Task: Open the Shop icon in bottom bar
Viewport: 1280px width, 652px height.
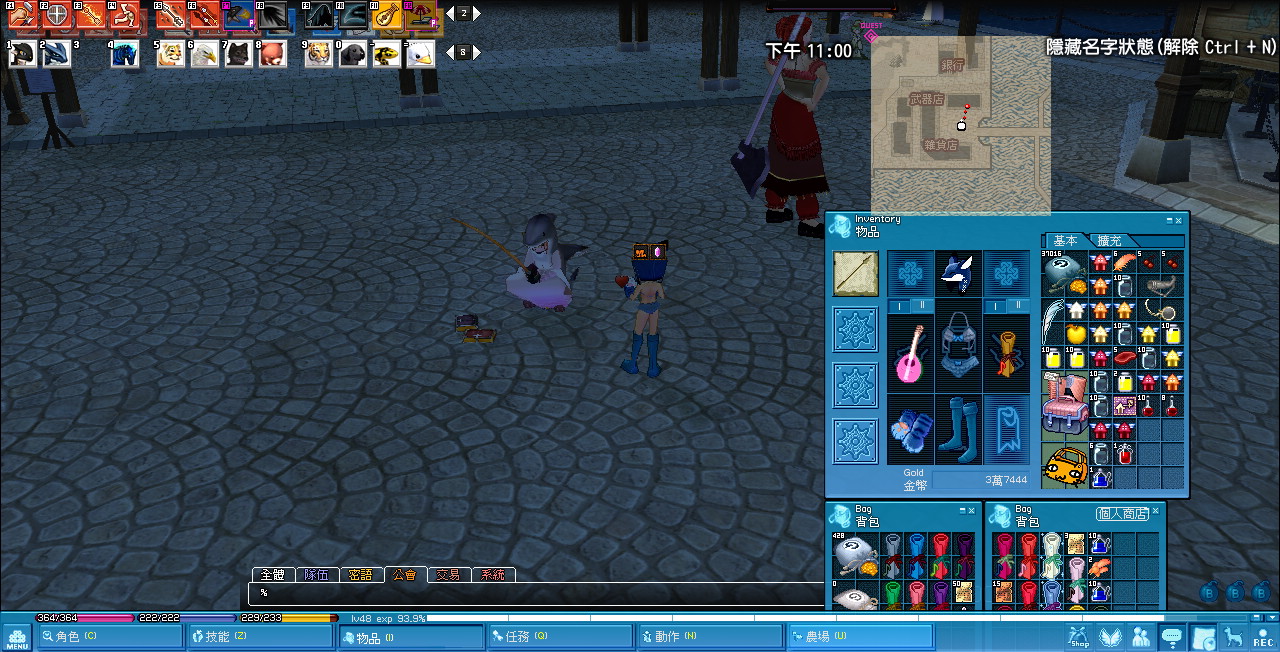Action: 1078,637
